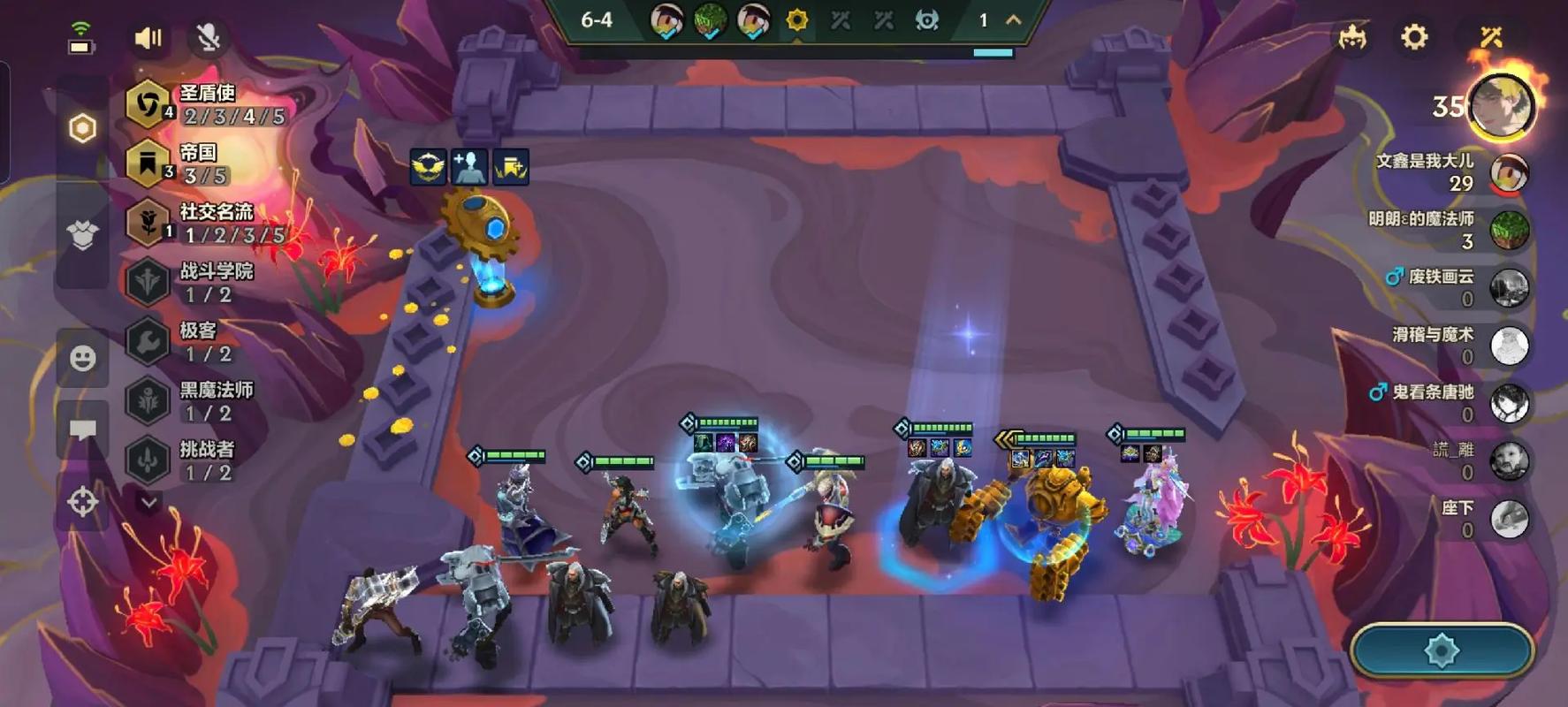Image resolution: width=1568 pixels, height=707 pixels.
Task: Spectate player 明朗的魔法师
Action: (1508, 230)
